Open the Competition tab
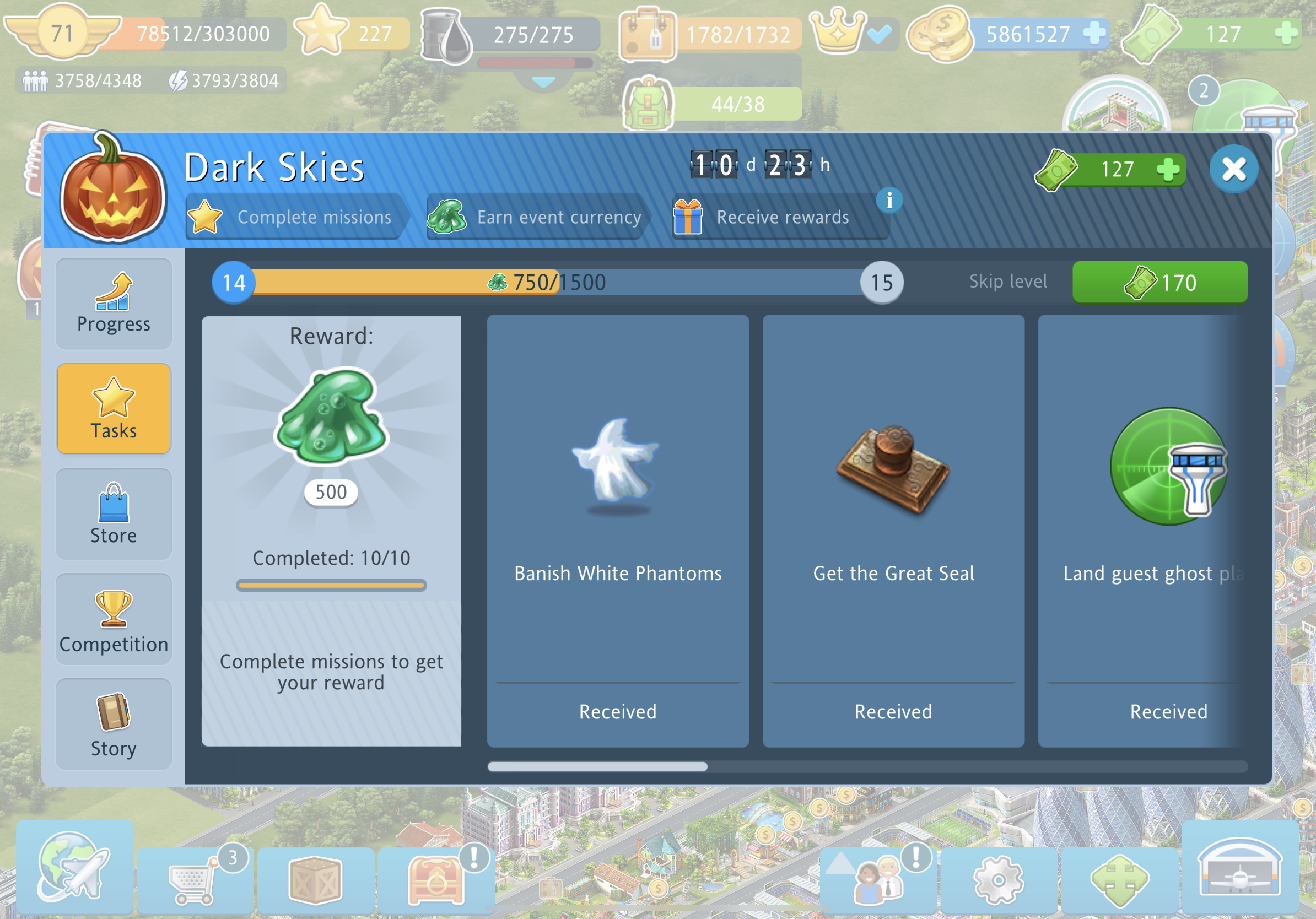 tap(114, 619)
